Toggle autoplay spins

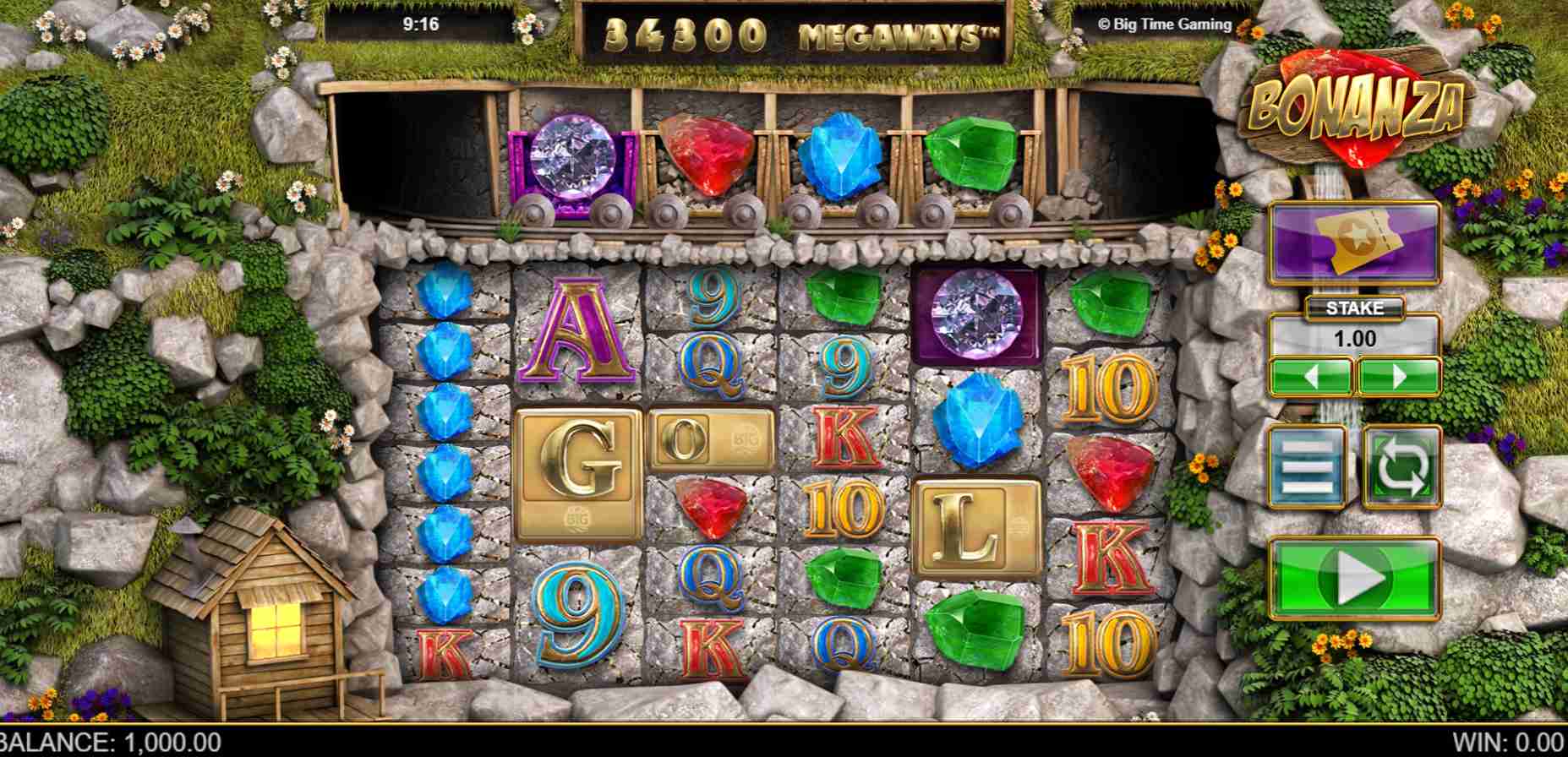[x=1399, y=466]
